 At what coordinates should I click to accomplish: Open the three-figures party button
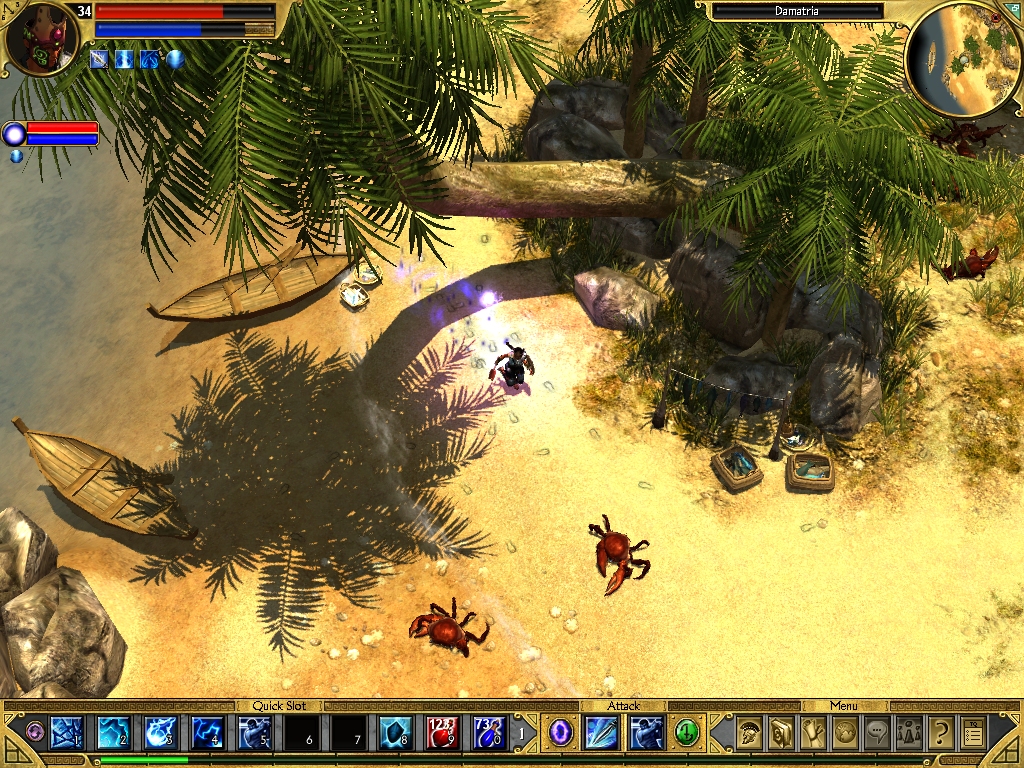pos(909,733)
